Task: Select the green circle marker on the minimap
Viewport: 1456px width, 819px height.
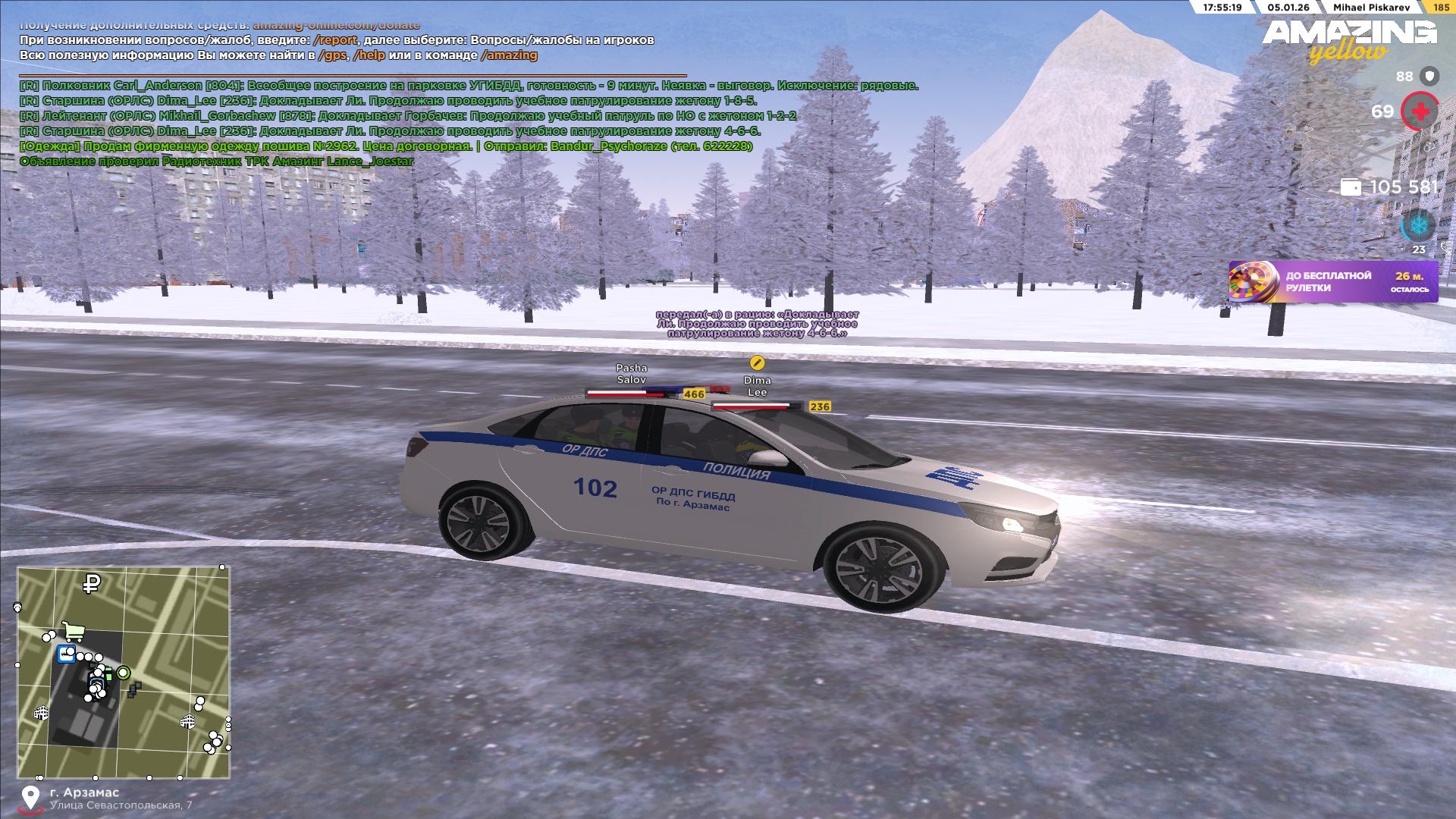Action: click(x=123, y=673)
